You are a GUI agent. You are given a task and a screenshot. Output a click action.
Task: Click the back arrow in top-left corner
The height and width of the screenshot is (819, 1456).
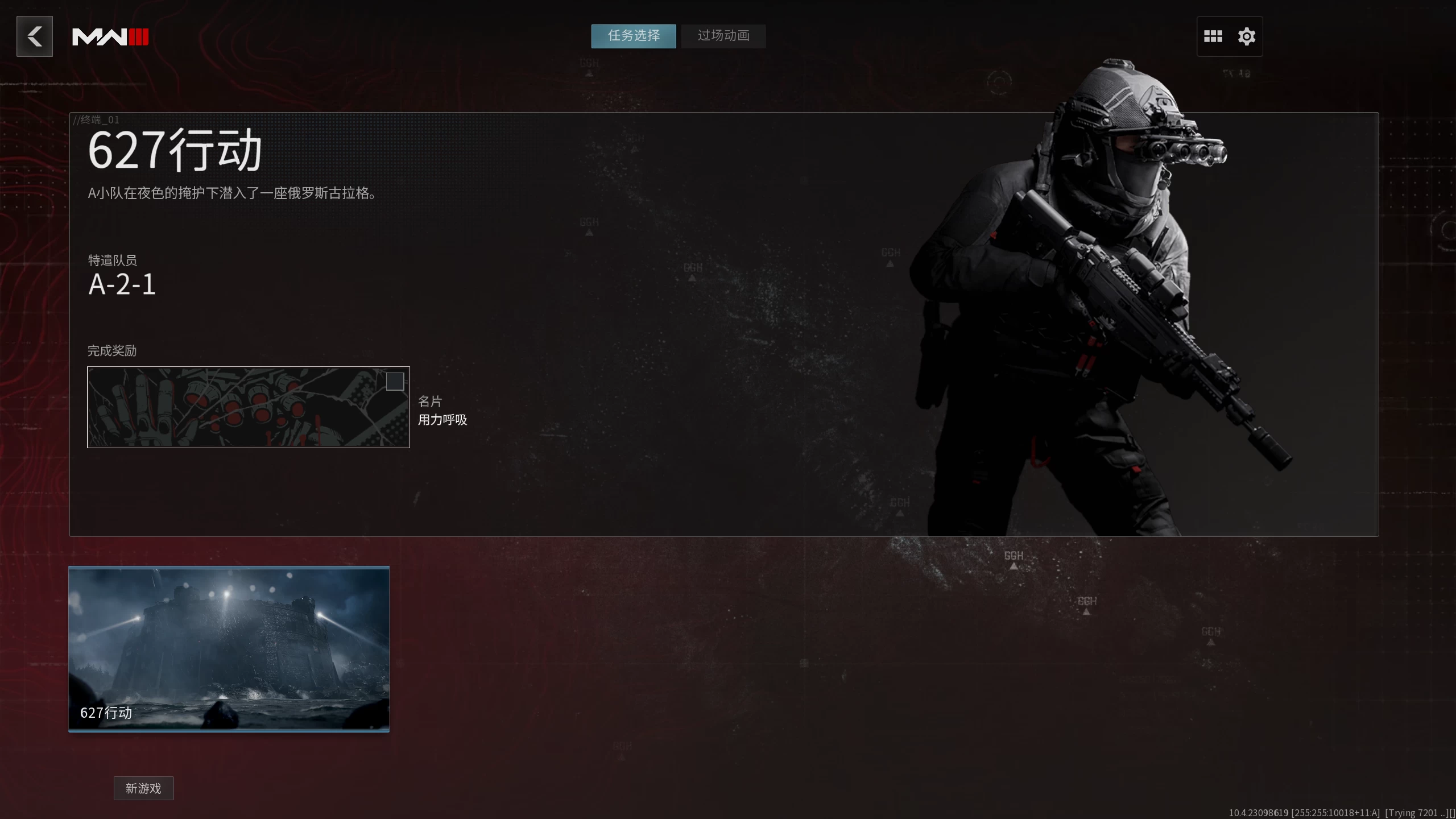click(34, 36)
